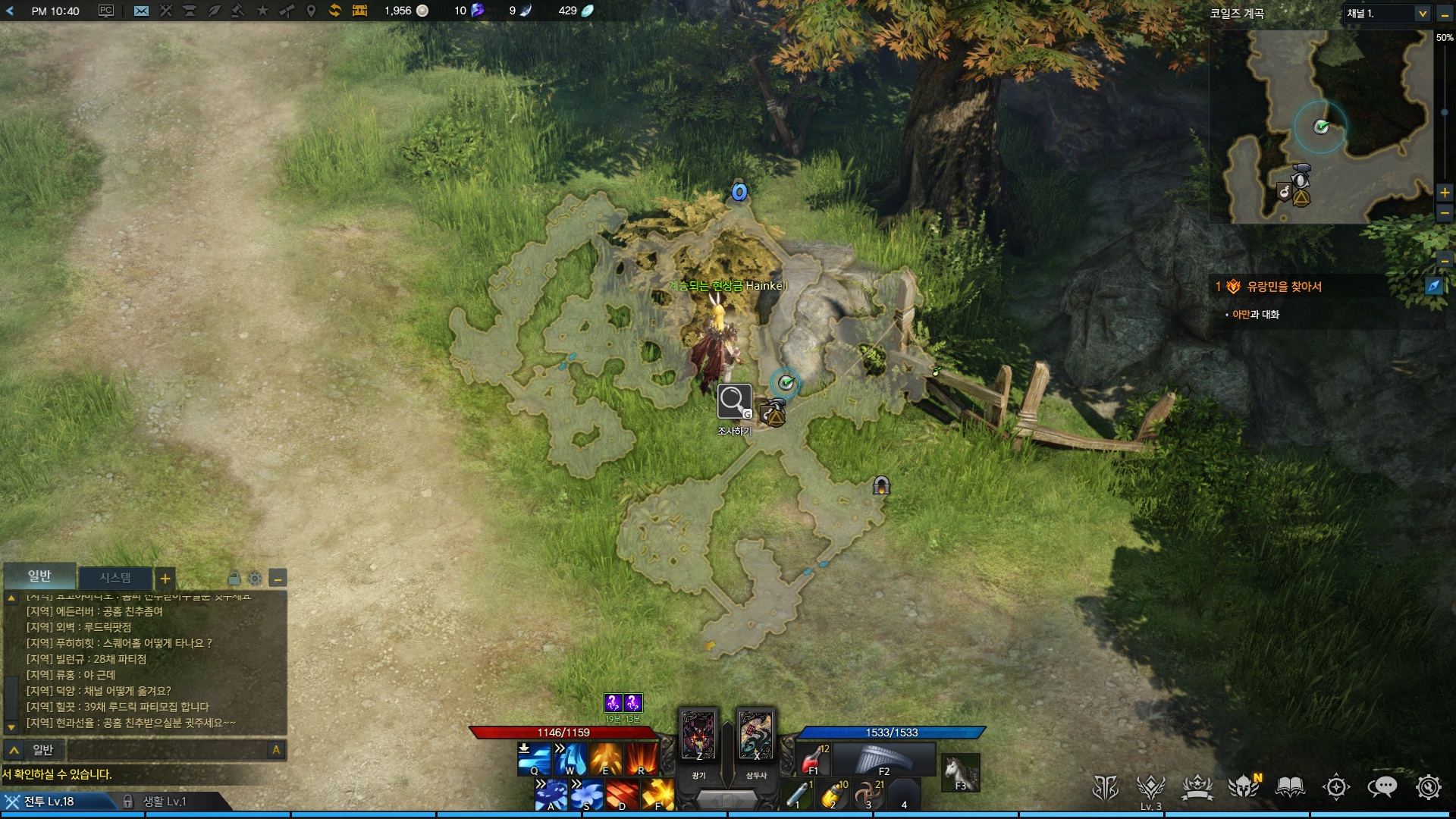This screenshot has width=1456, height=819.
Task: Add a new chat tab
Action: pyautogui.click(x=165, y=579)
